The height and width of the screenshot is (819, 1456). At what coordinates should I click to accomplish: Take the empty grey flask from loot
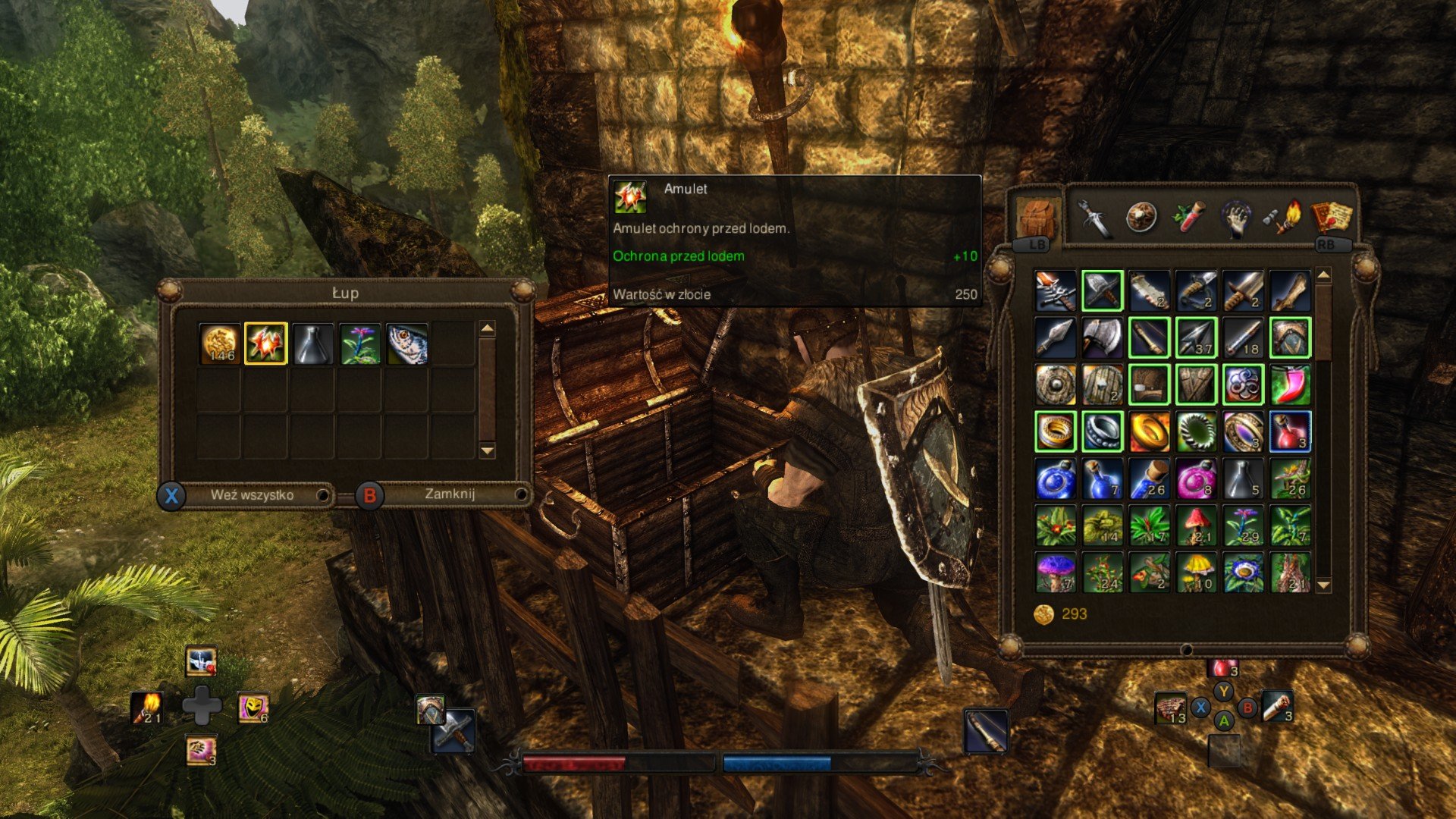coord(312,344)
